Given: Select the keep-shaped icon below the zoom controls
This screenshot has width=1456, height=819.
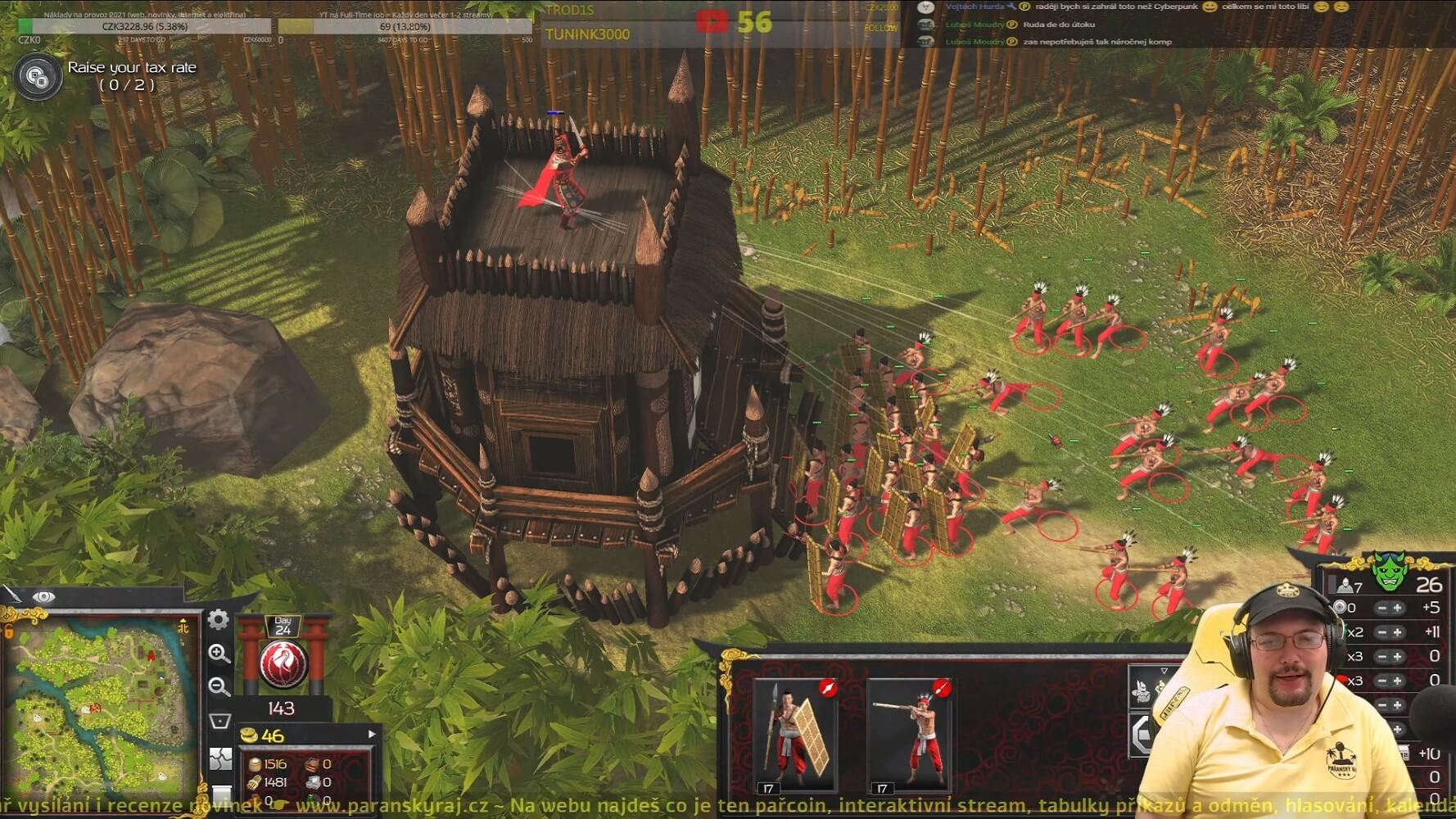Looking at the screenshot, I should 221,720.
